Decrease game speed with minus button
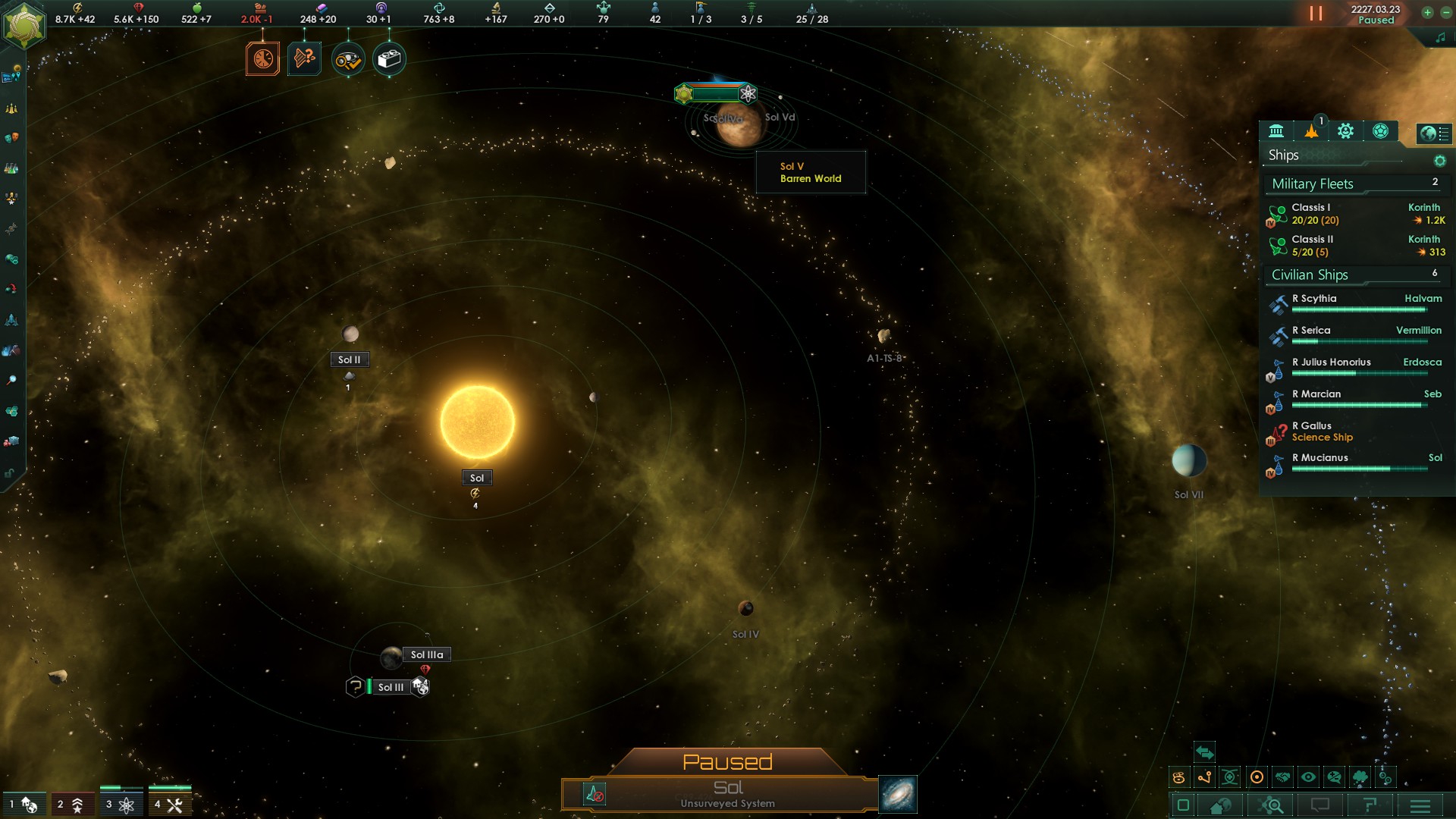The height and width of the screenshot is (819, 1456). tap(1445, 12)
